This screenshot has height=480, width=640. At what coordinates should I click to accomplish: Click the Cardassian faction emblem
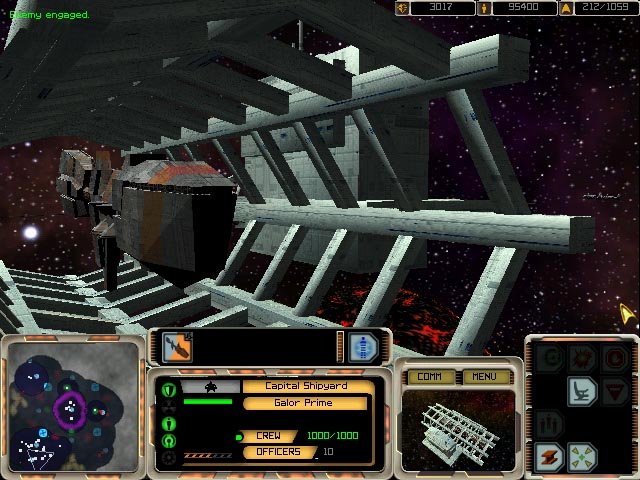point(212,386)
